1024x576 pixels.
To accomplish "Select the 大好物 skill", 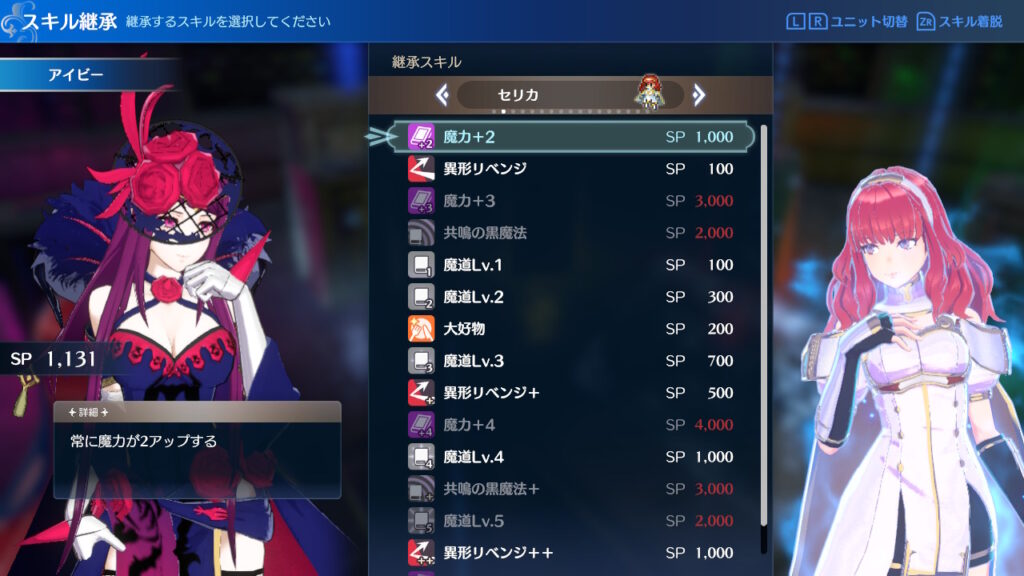I will click(570, 329).
